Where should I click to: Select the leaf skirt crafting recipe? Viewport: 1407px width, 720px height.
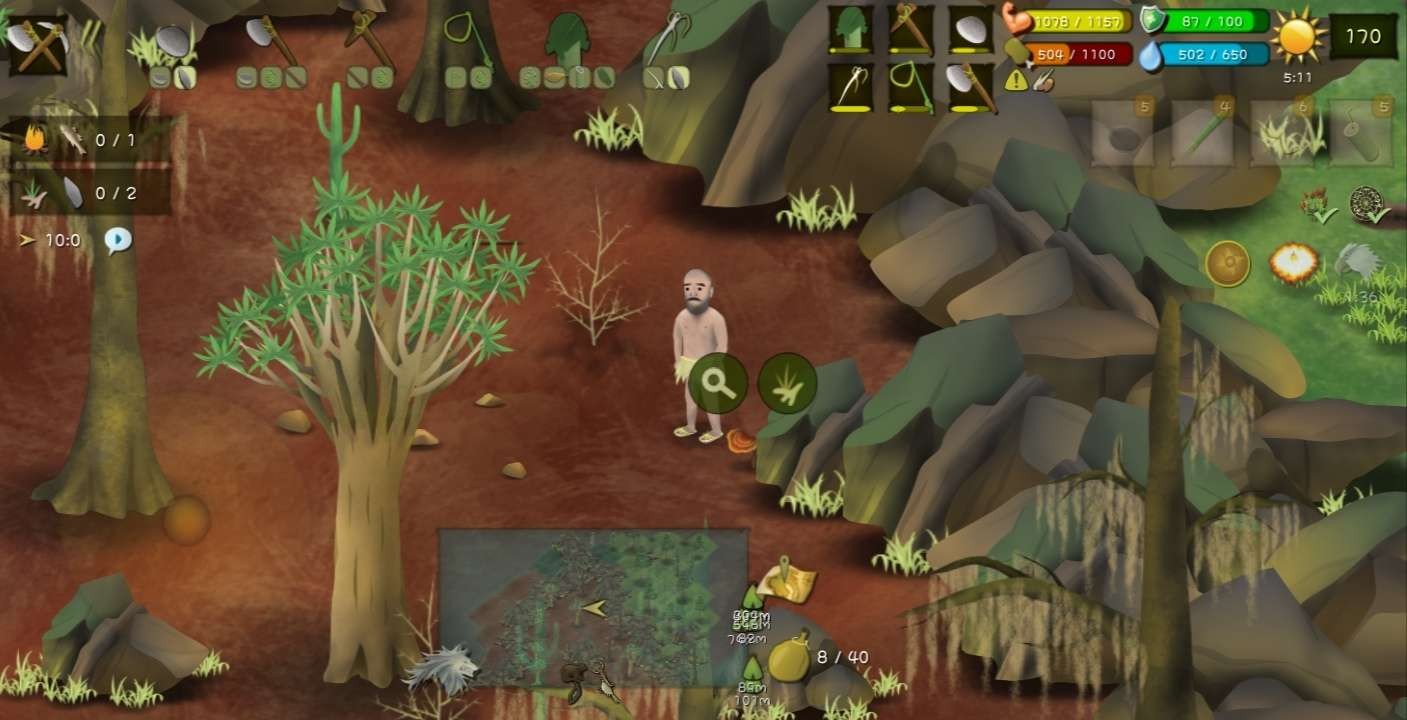[x=568, y=40]
